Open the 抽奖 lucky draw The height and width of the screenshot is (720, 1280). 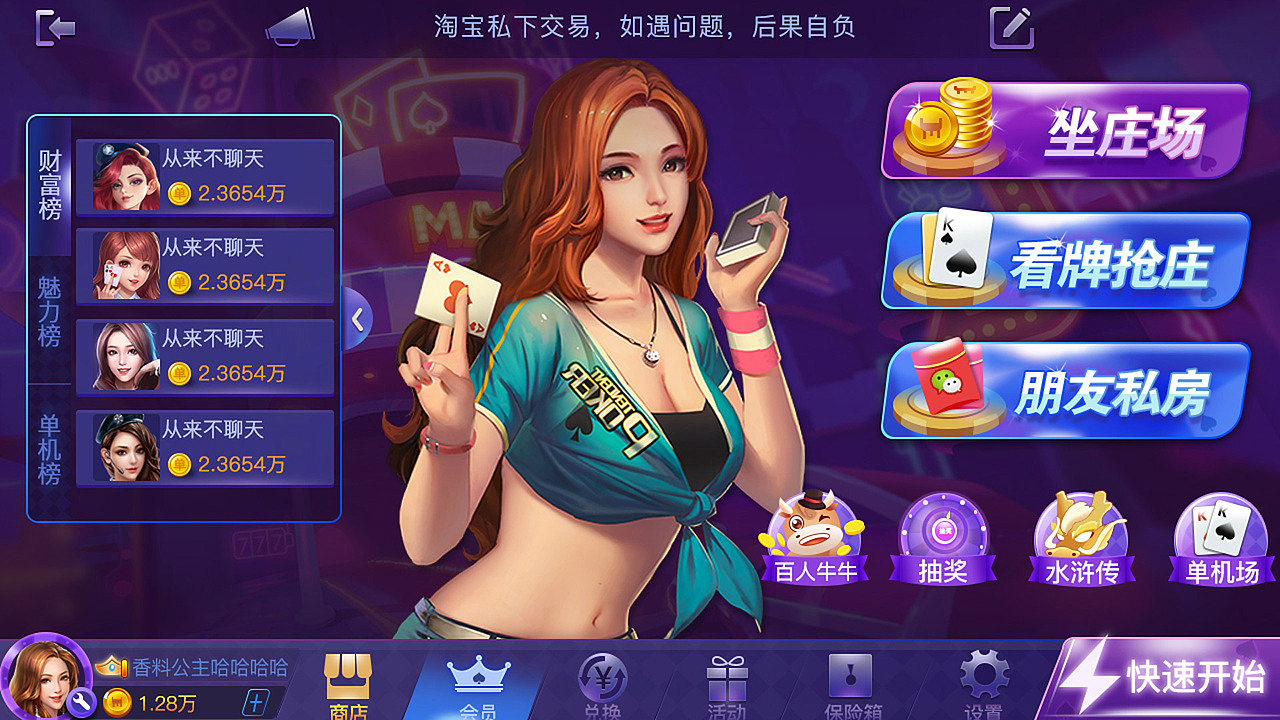(944, 540)
